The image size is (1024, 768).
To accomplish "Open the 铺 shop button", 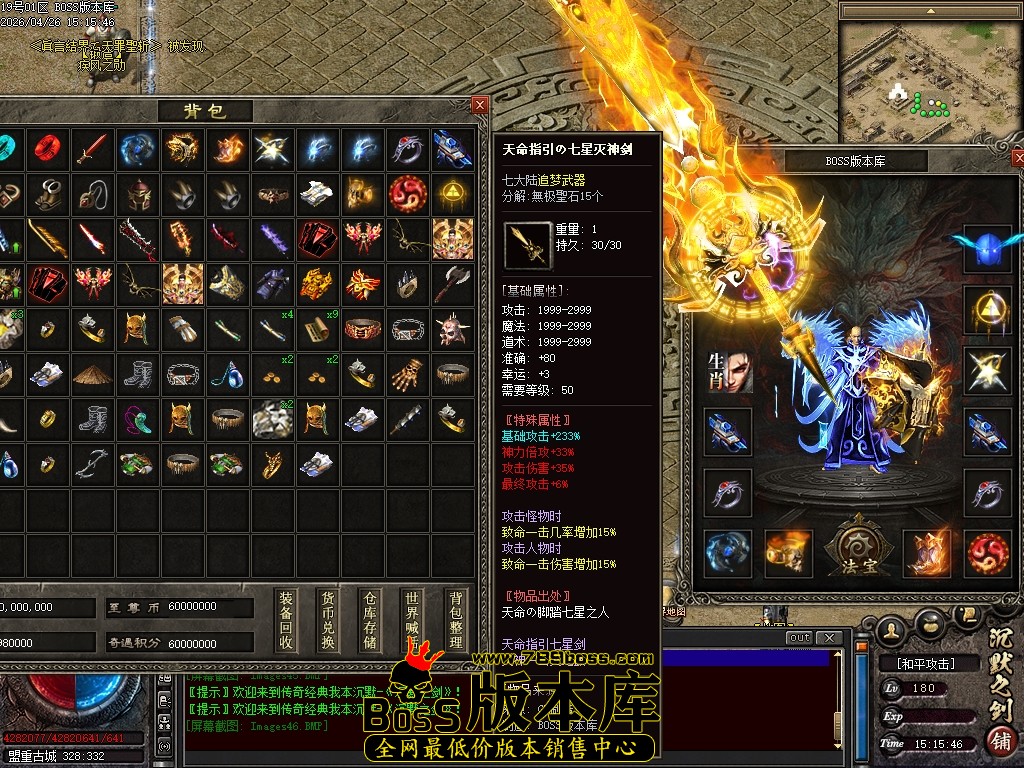I will click(999, 741).
